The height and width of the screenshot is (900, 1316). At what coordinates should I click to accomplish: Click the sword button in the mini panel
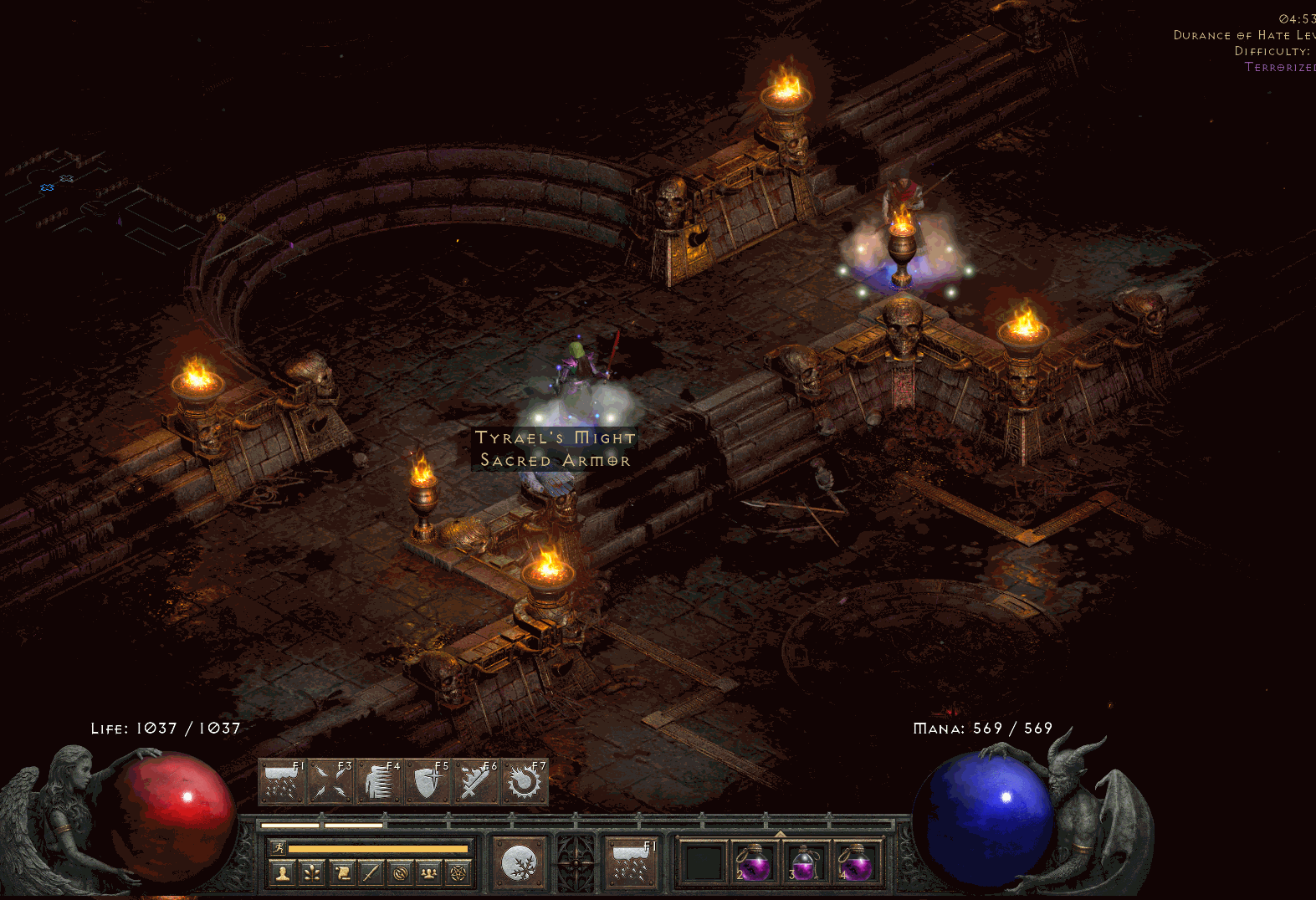[x=371, y=873]
